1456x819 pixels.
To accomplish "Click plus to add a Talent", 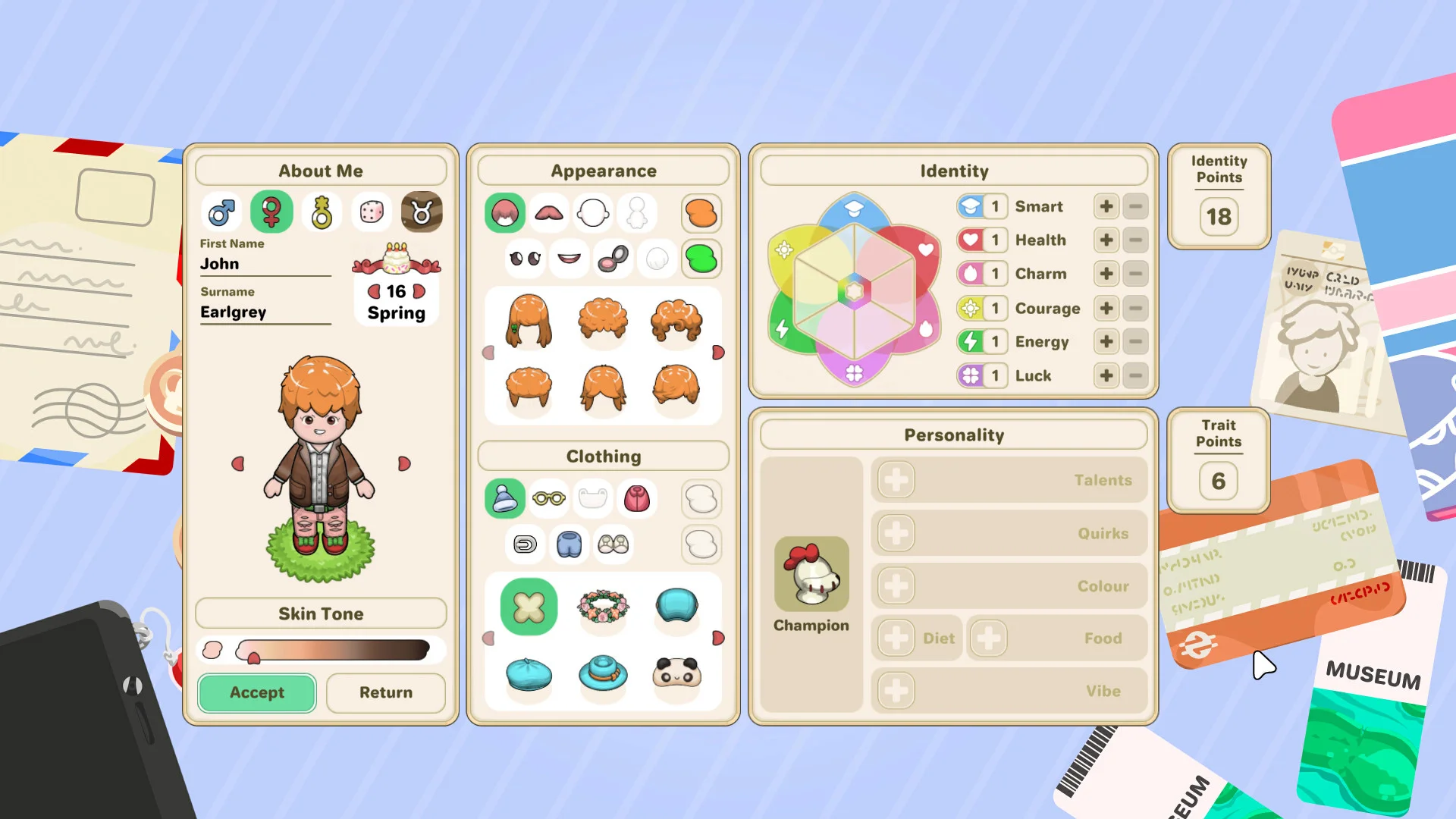I will point(896,480).
